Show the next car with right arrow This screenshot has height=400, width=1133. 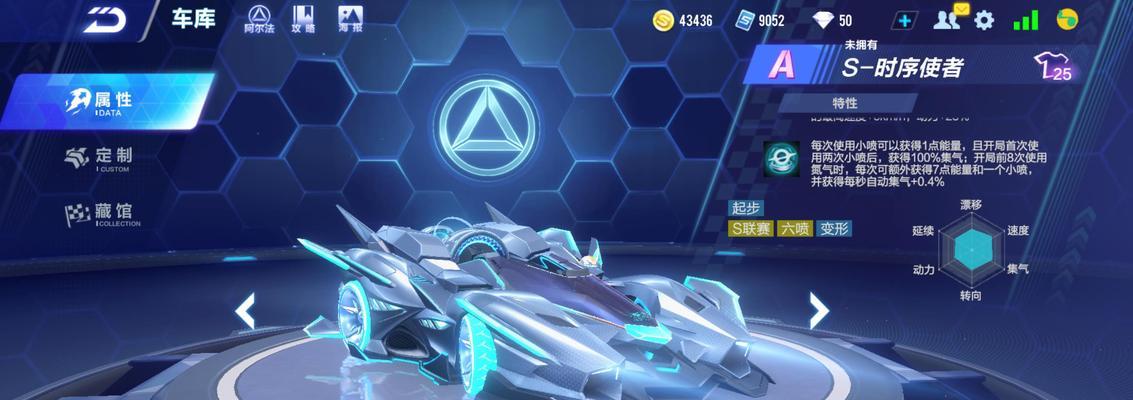click(819, 311)
